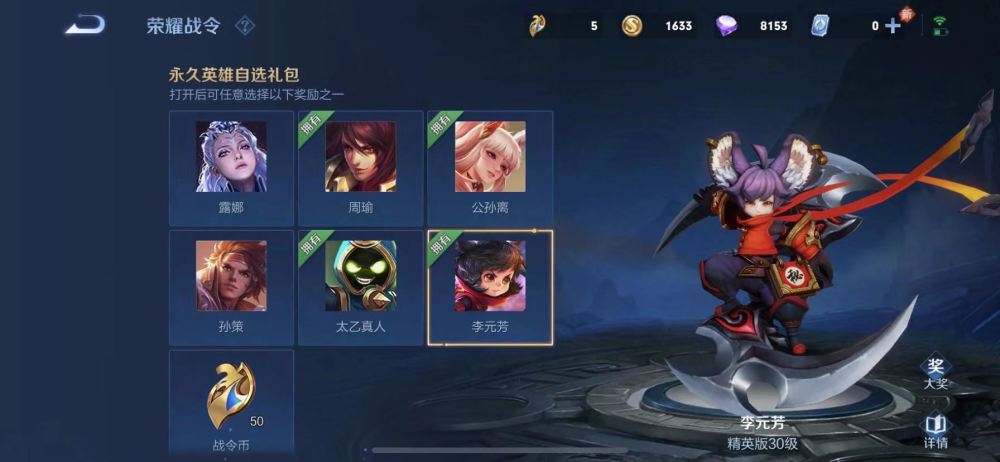1000x462 pixels.
Task: Pick the 公孙离 hero card
Action: pyautogui.click(x=490, y=167)
